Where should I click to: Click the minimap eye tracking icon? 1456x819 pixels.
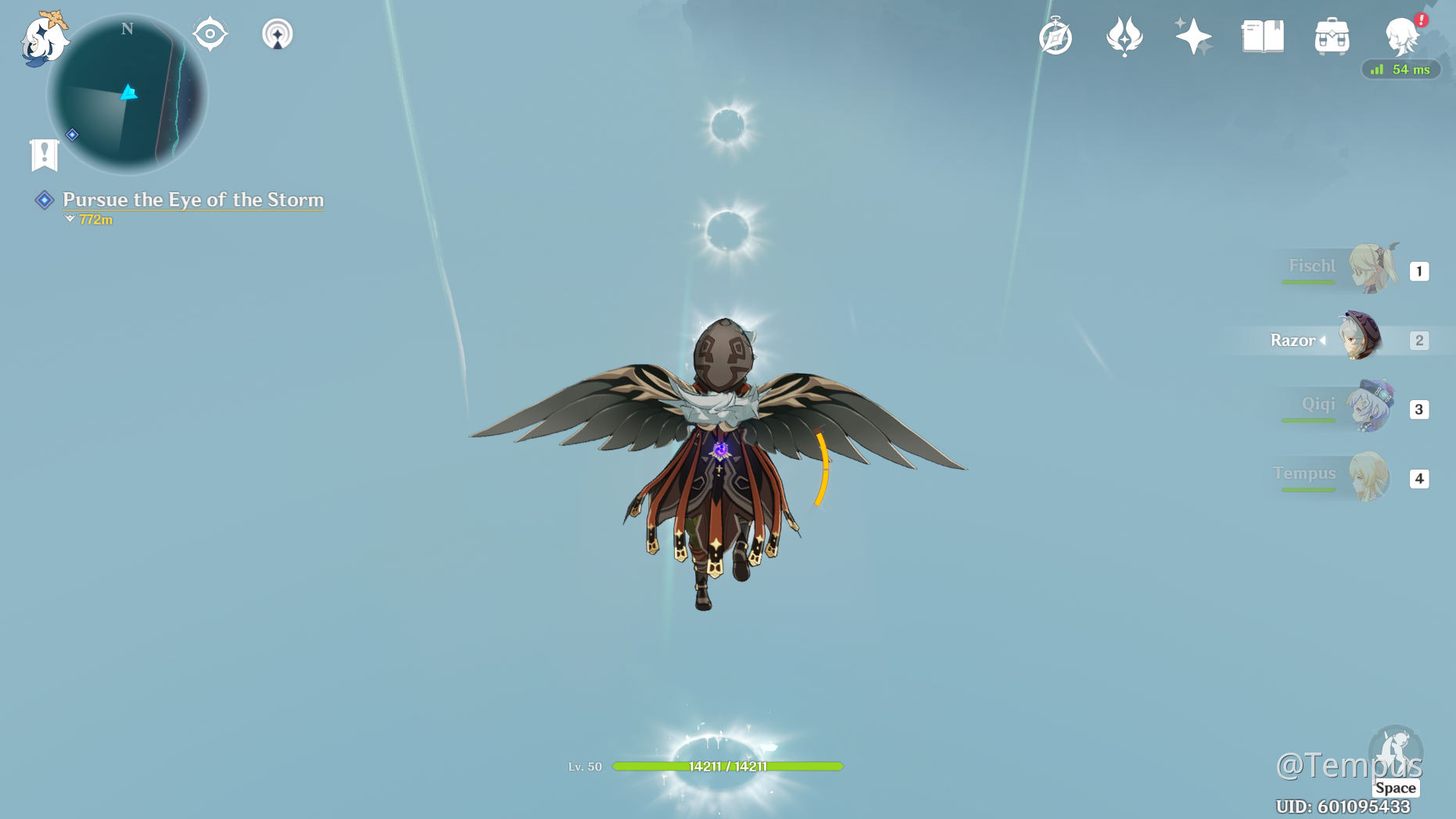pyautogui.click(x=210, y=33)
